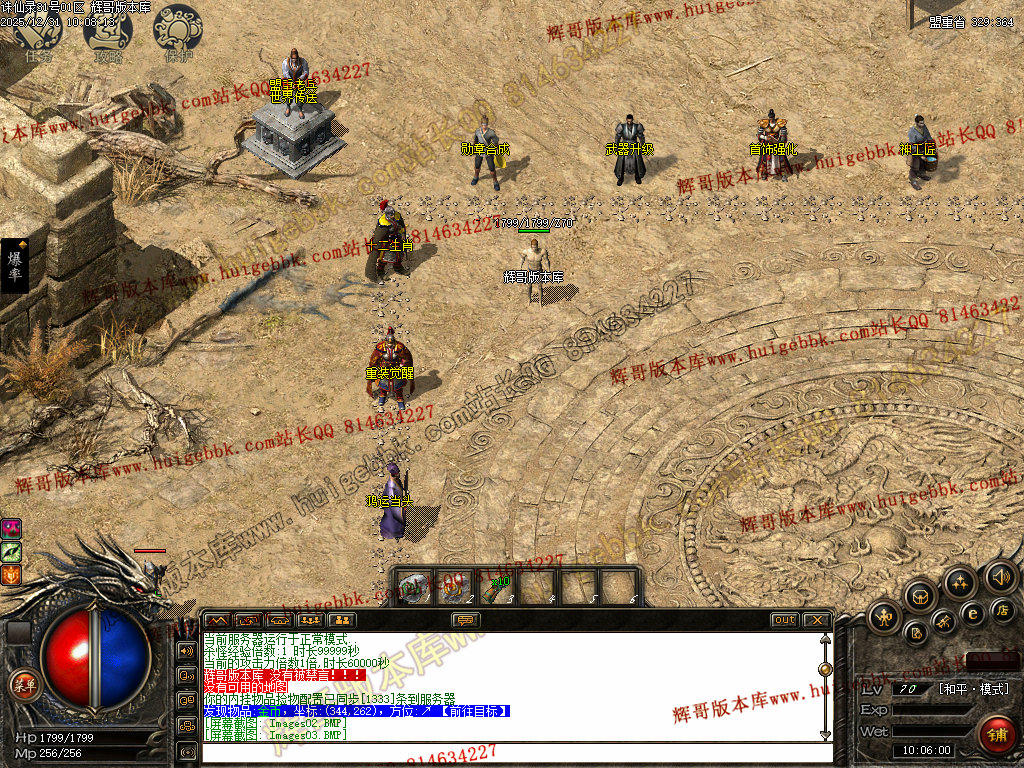1024x768 pixels.
Task: Open the 保护 protection settings icon
Action: [178, 33]
